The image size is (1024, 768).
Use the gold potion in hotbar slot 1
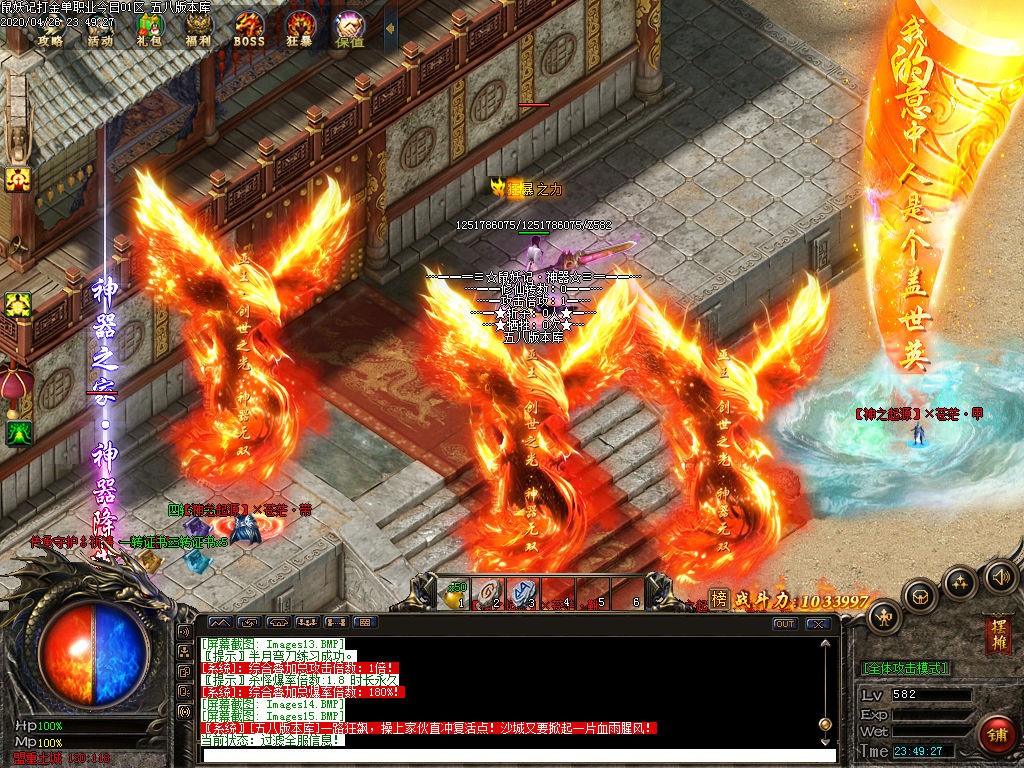point(456,593)
